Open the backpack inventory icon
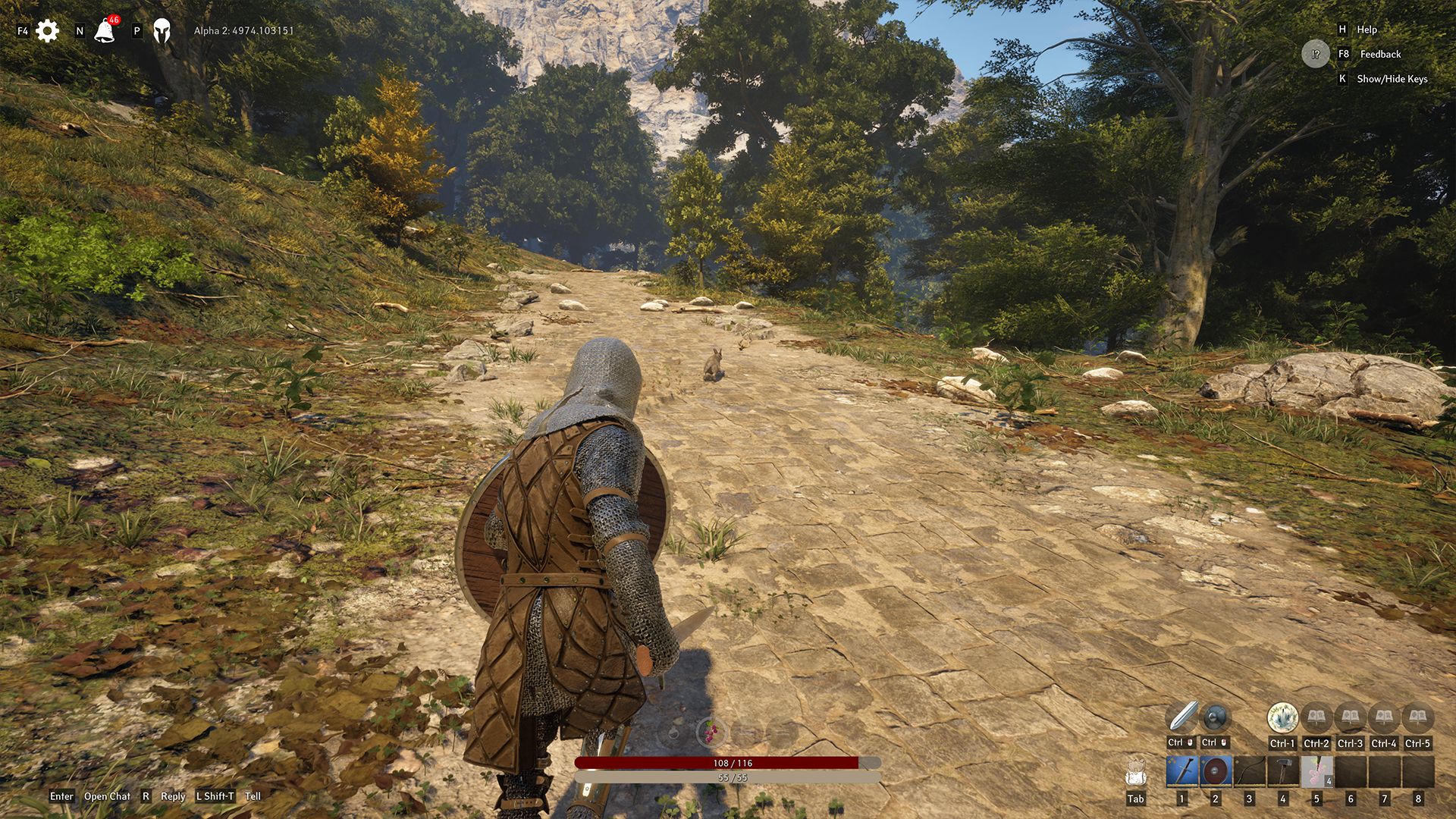 (1135, 772)
